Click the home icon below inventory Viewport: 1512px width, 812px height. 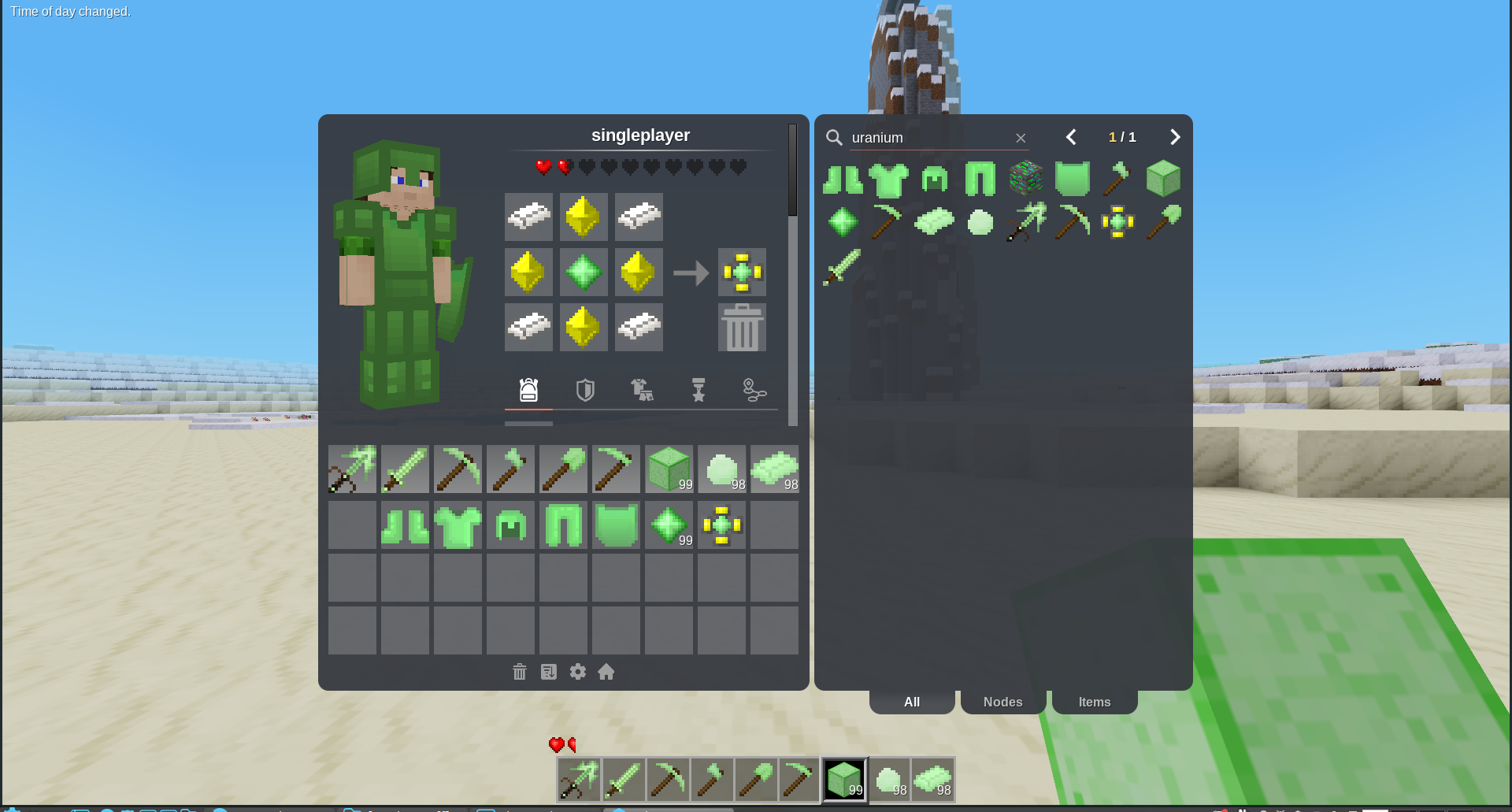(x=606, y=672)
